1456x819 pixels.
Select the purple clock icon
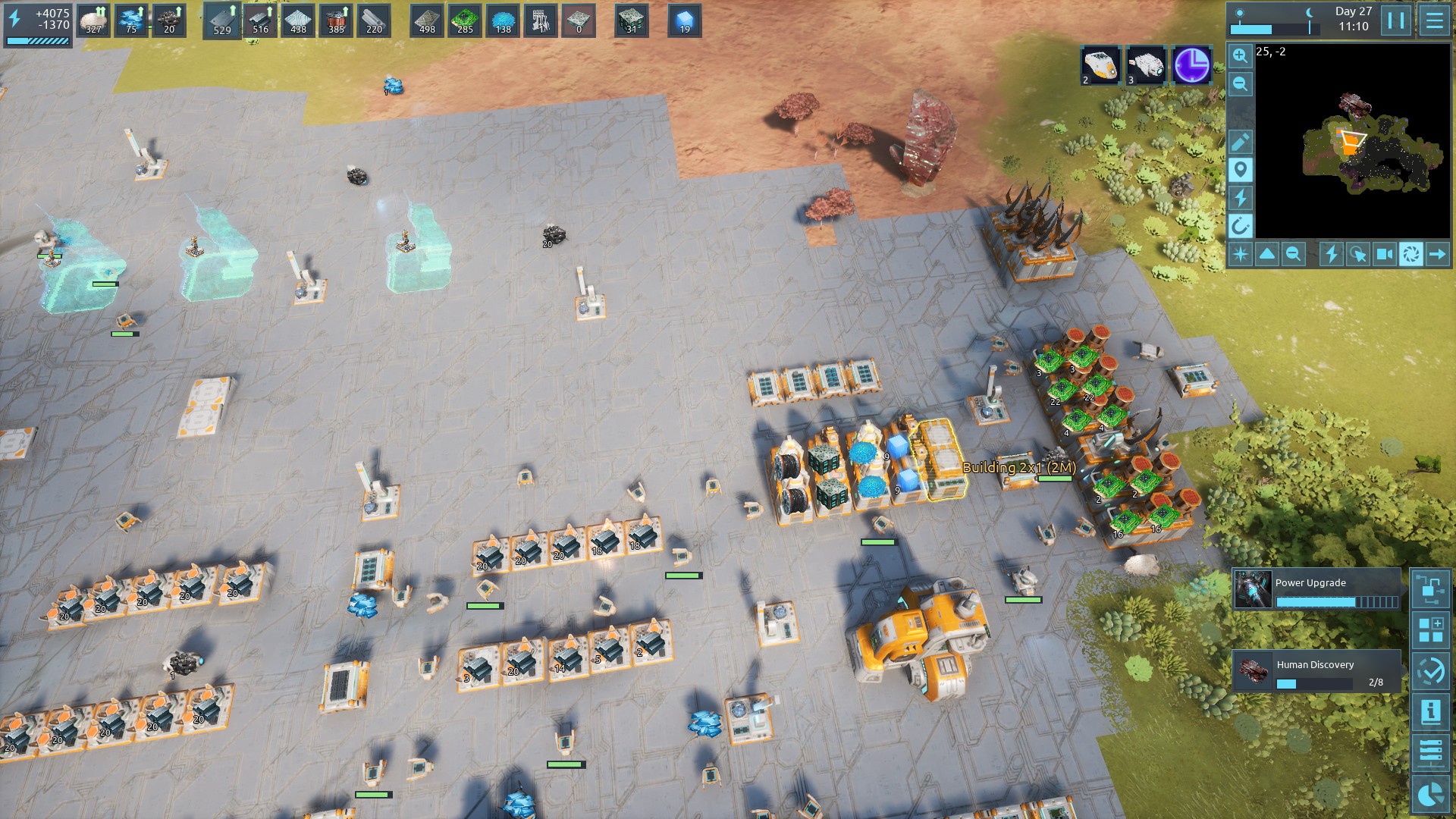pos(1191,65)
